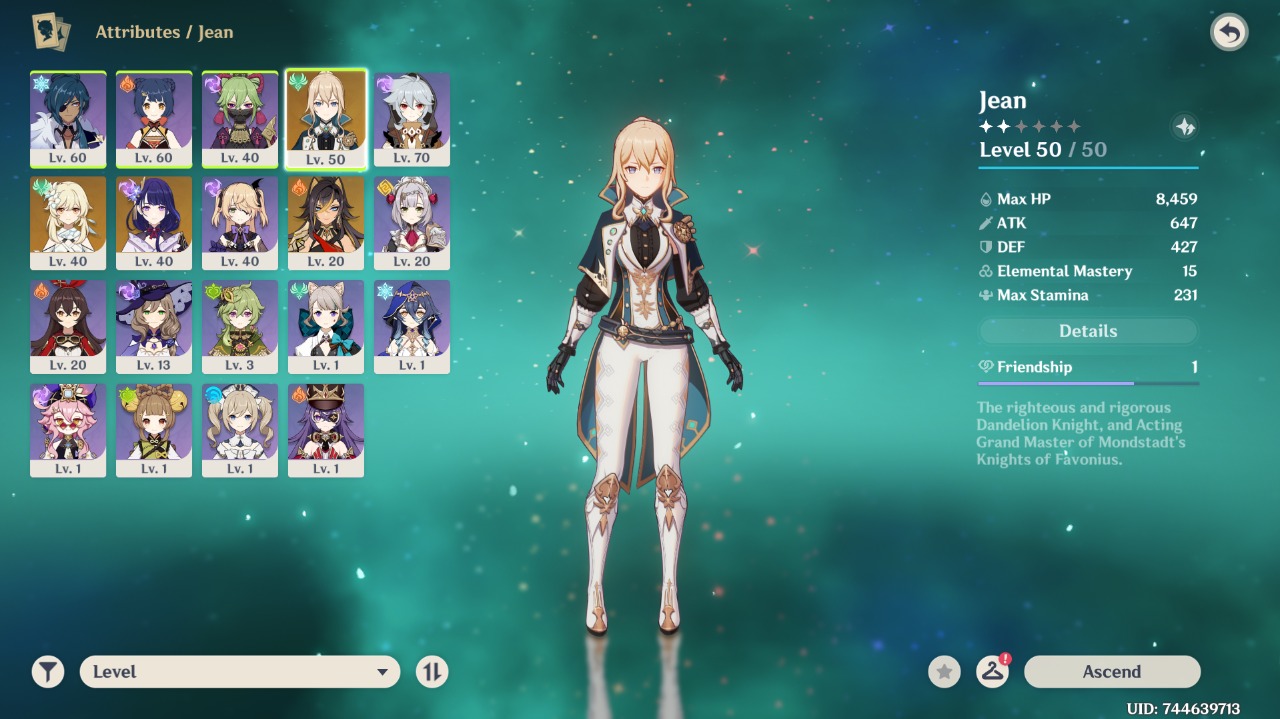1280x719 pixels.
Task: Select Kuki Shinobu's masked portrait
Action: pyautogui.click(x=240, y=118)
